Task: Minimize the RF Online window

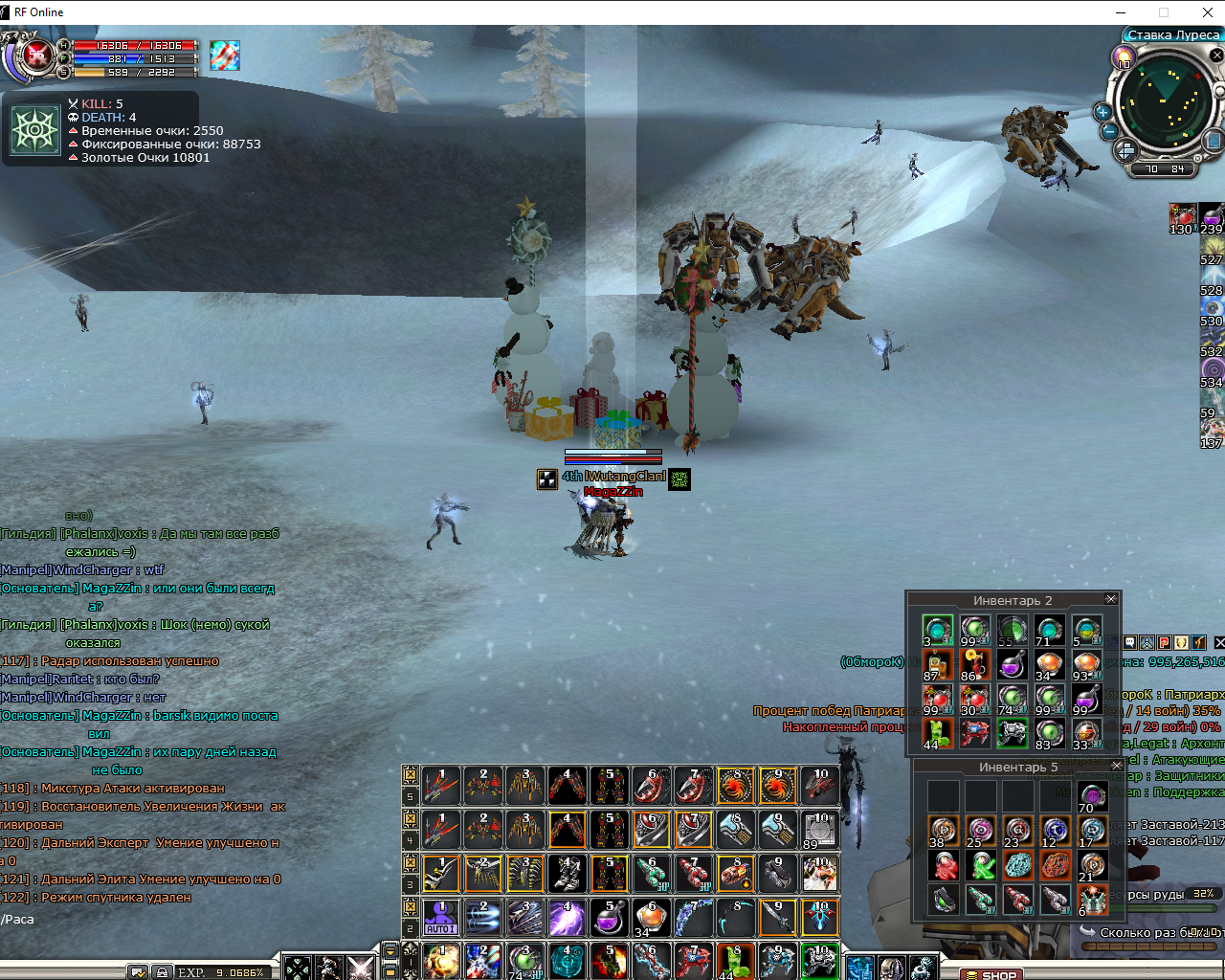Action: coord(1122,12)
